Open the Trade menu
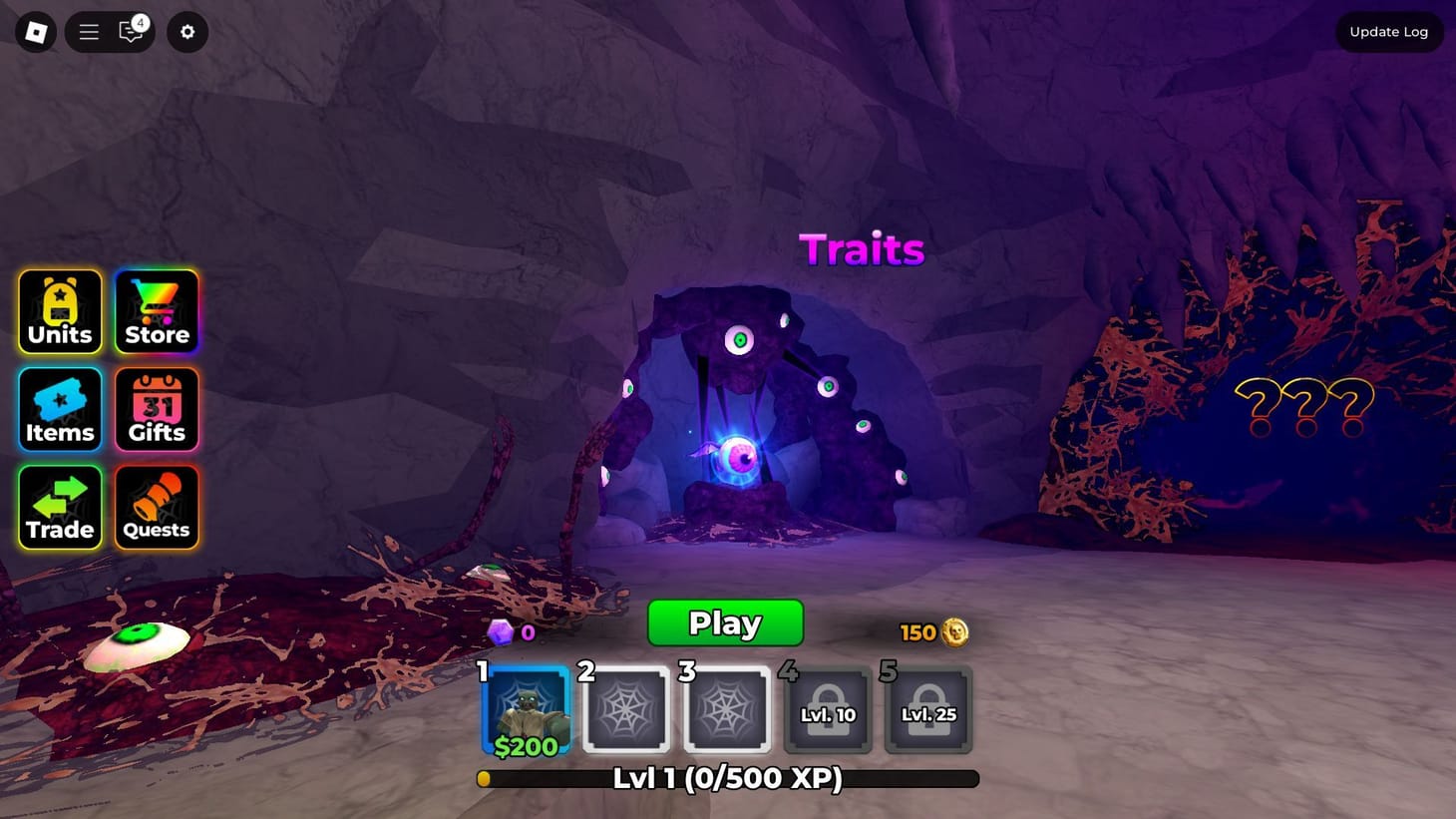1456x819 pixels. click(59, 507)
